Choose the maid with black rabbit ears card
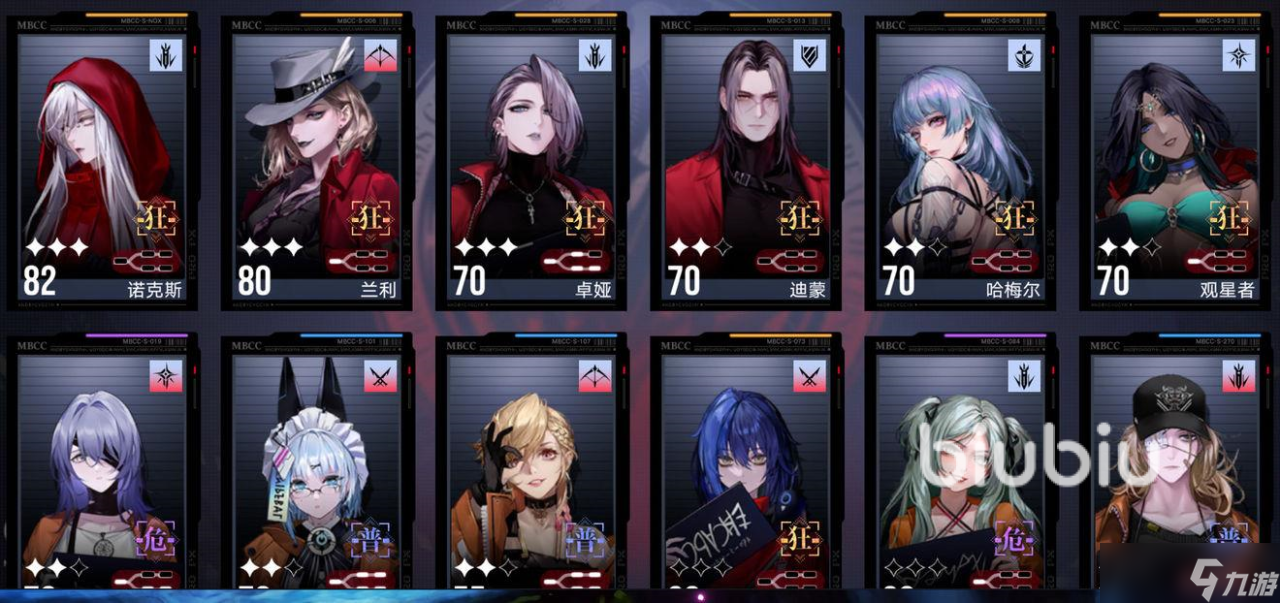The height and width of the screenshot is (603, 1280). (x=316, y=470)
